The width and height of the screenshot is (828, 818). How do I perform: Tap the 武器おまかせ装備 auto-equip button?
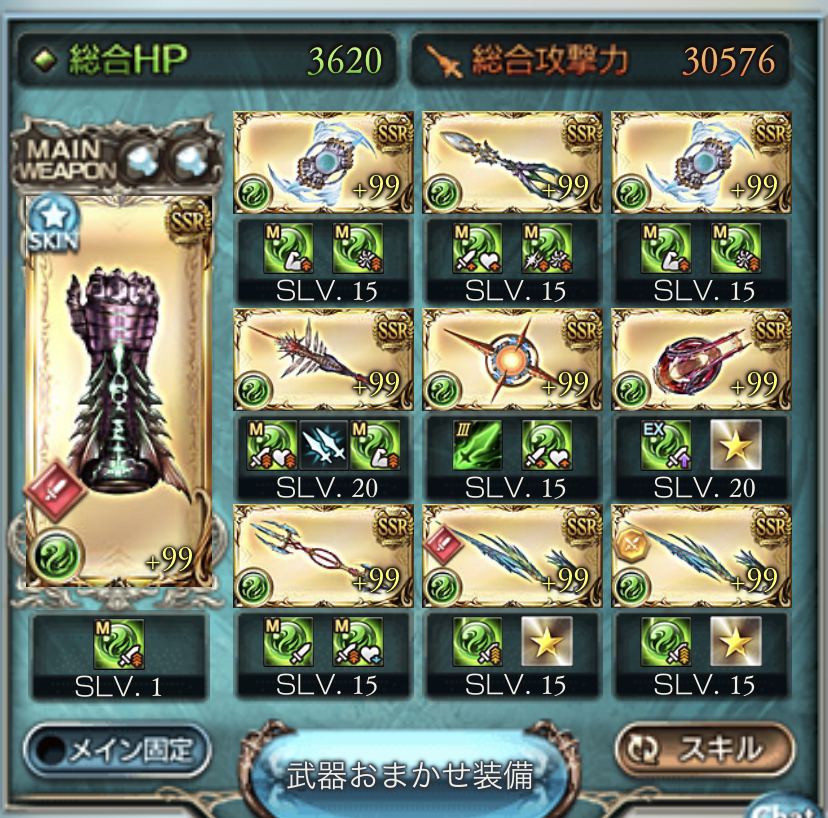(x=409, y=773)
